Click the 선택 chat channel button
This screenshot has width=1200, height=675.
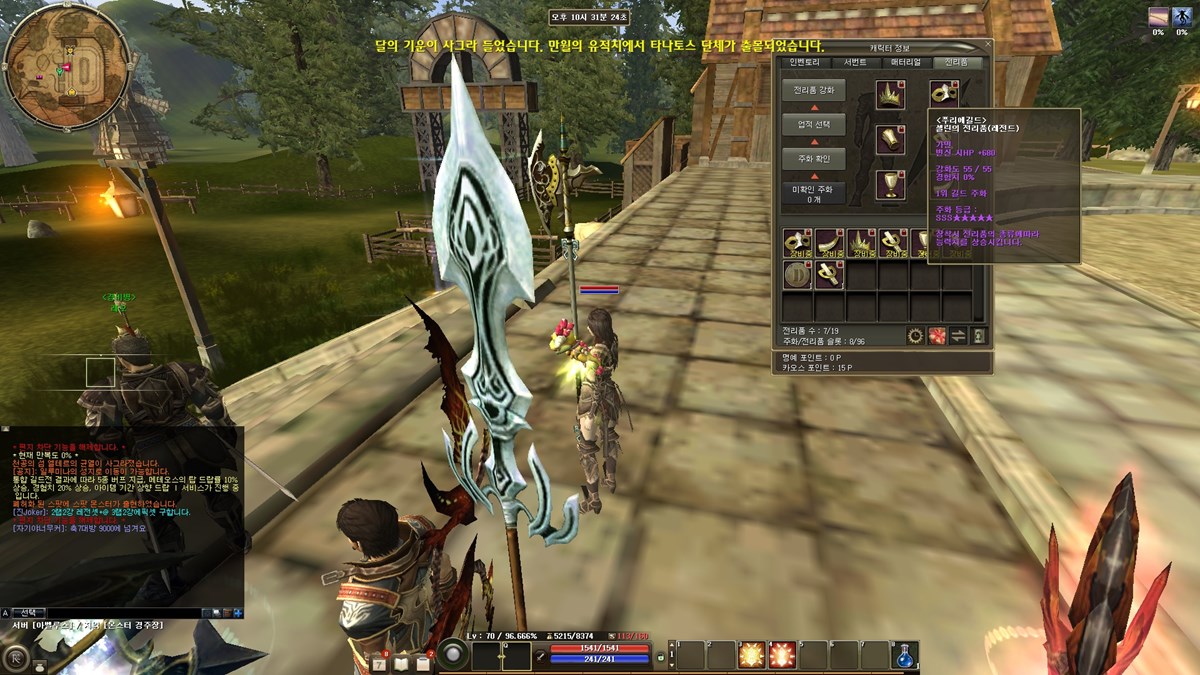[29, 612]
